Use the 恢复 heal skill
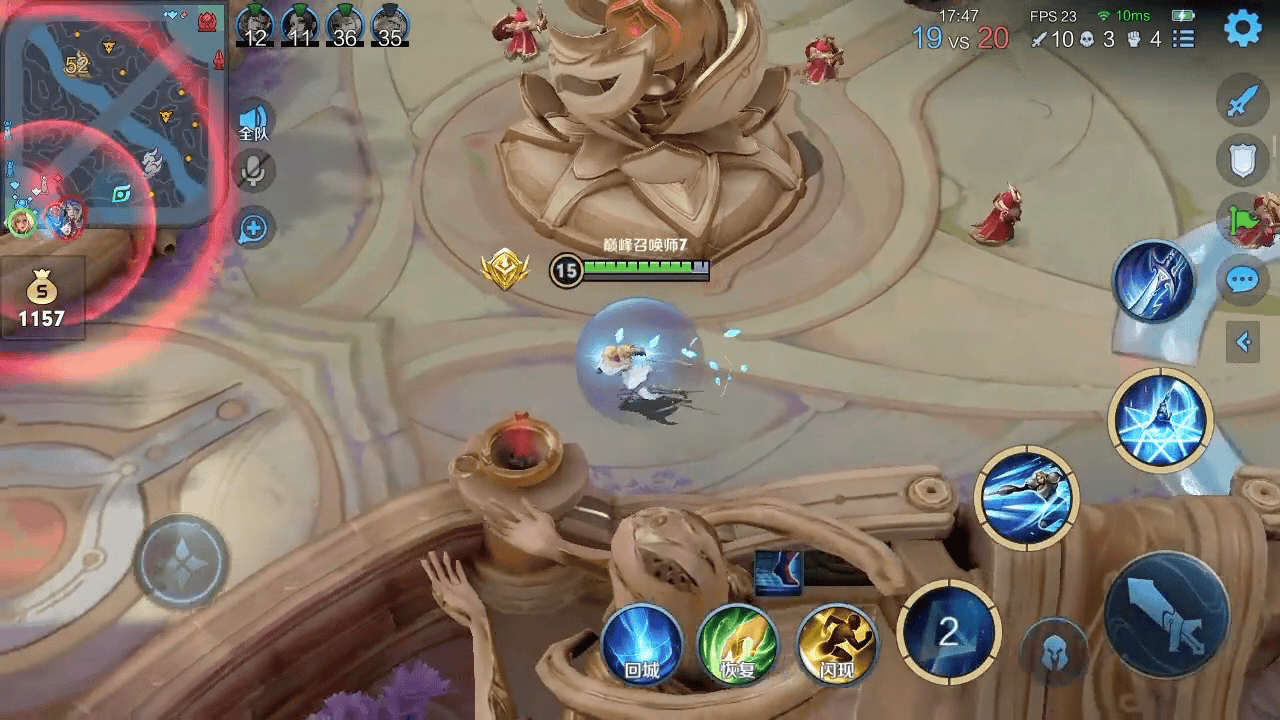 tap(738, 643)
